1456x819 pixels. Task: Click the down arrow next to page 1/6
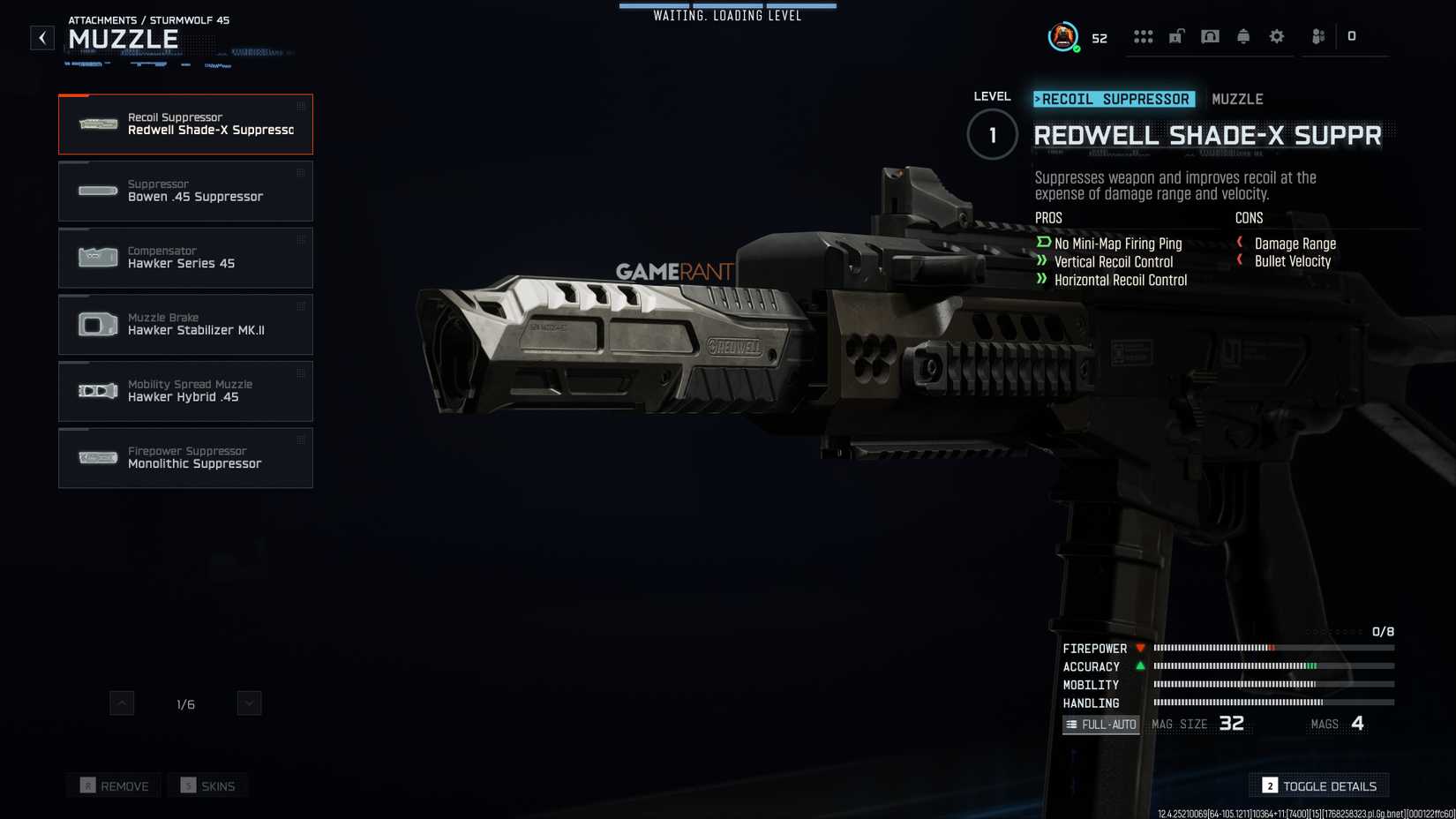coord(249,703)
